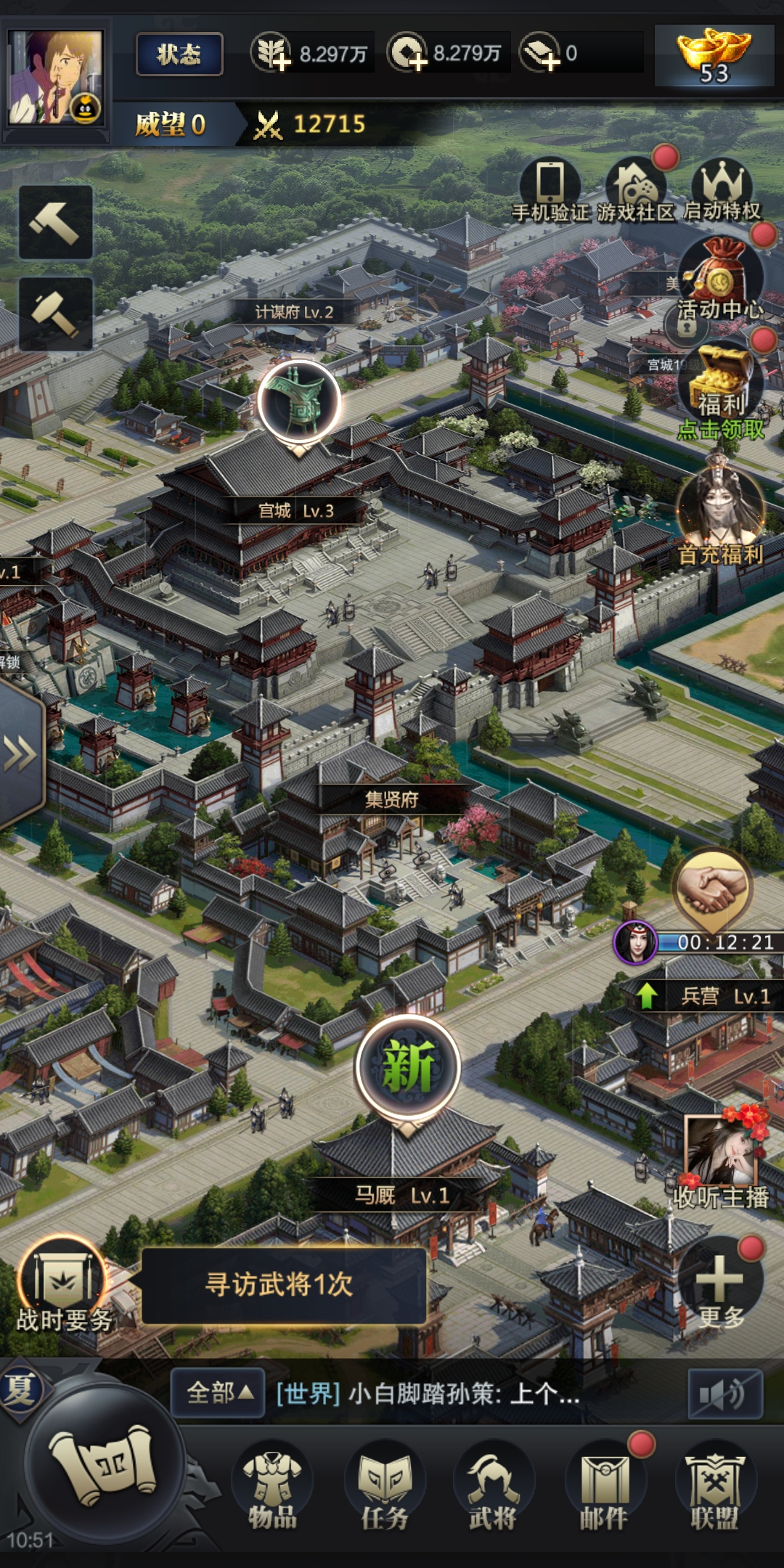This screenshot has width=784, height=1568.
Task: Open the 首充福利 first recharge offer
Action: coord(720,512)
